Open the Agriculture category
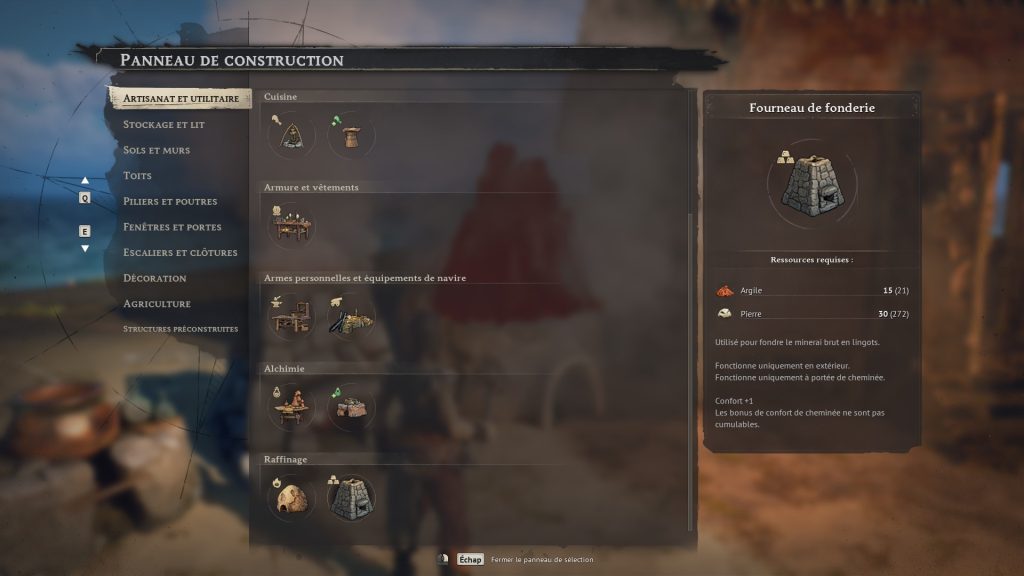 [156, 304]
